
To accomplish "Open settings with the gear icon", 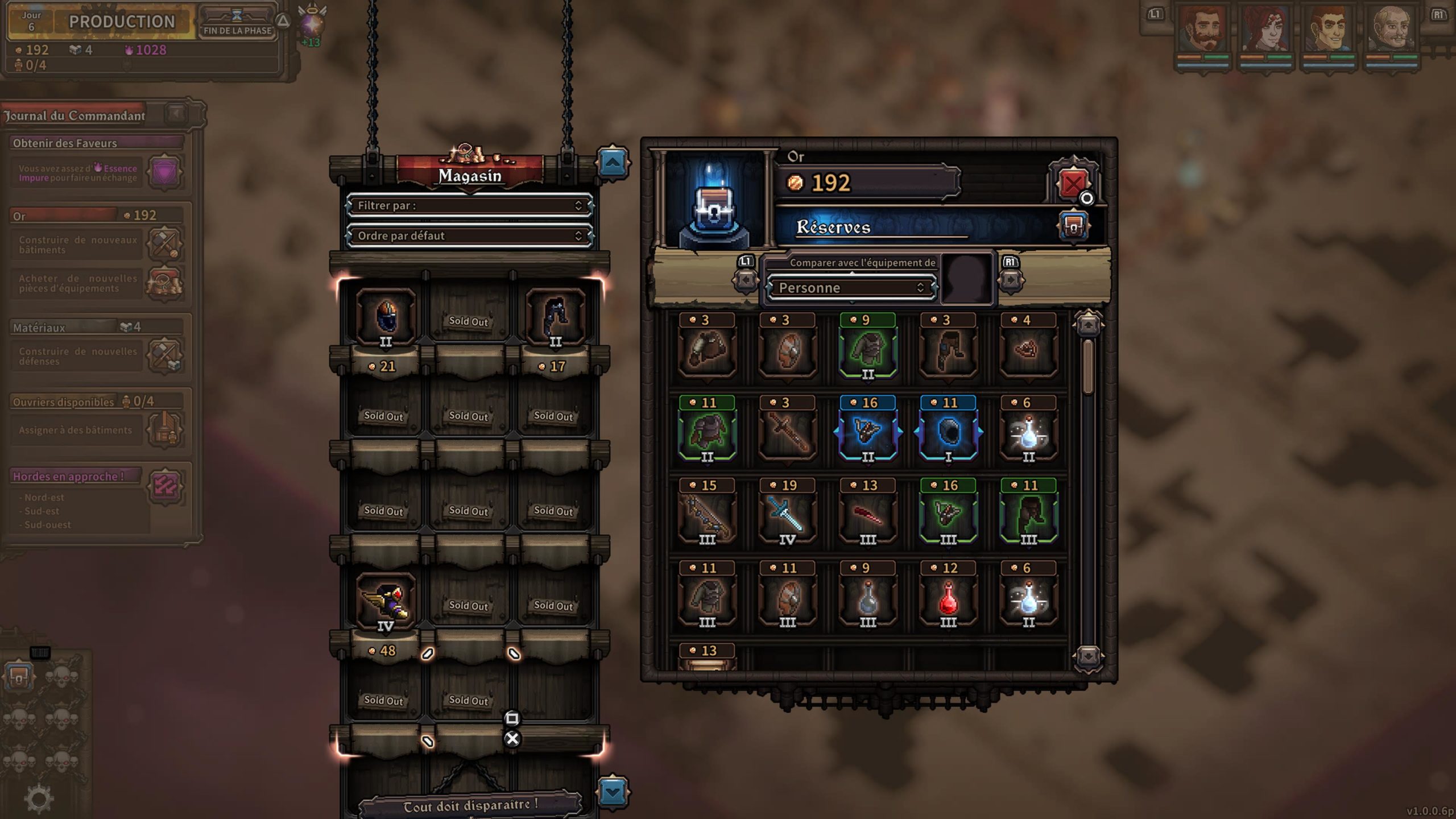I will pyautogui.click(x=39, y=799).
